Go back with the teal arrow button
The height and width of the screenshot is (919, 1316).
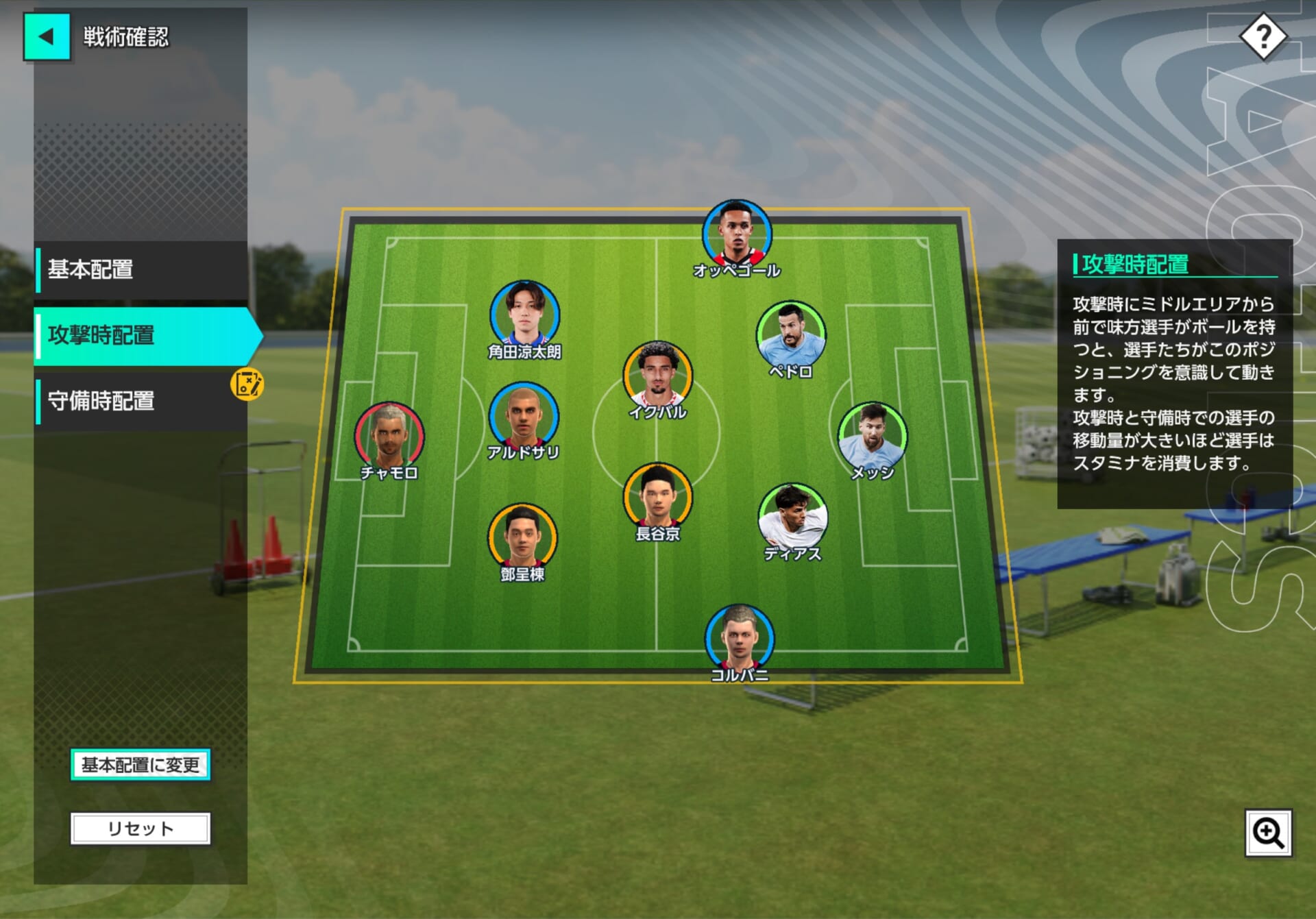pyautogui.click(x=47, y=37)
